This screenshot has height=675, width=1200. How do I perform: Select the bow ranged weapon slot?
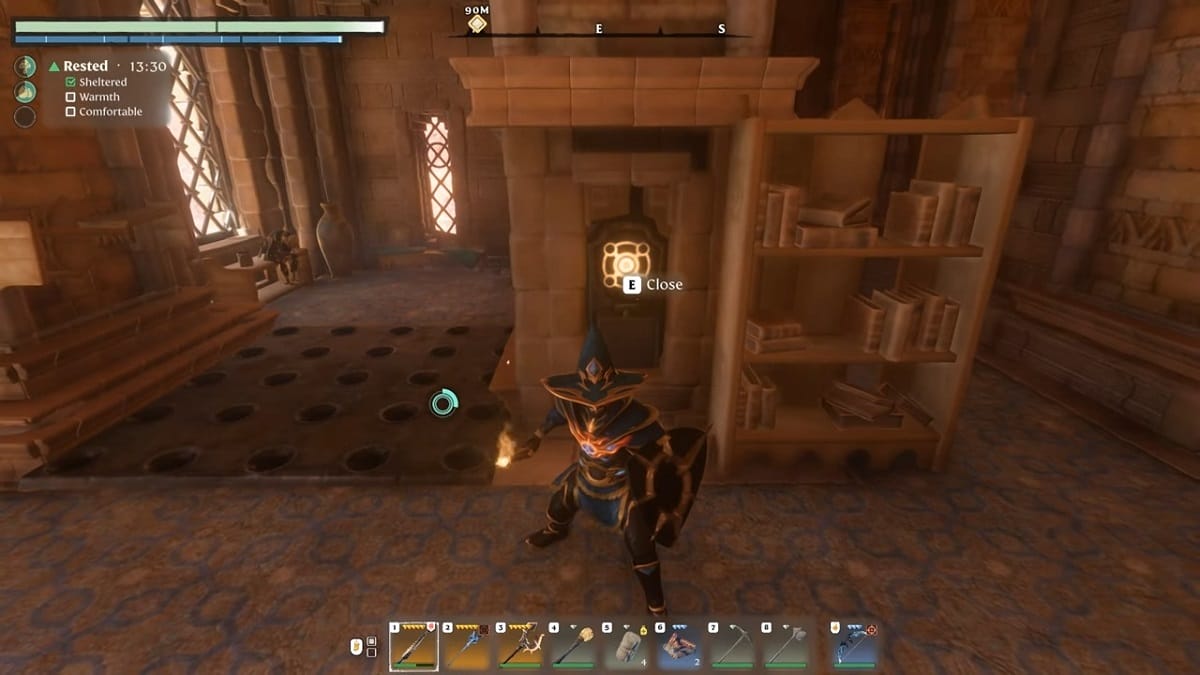(855, 647)
